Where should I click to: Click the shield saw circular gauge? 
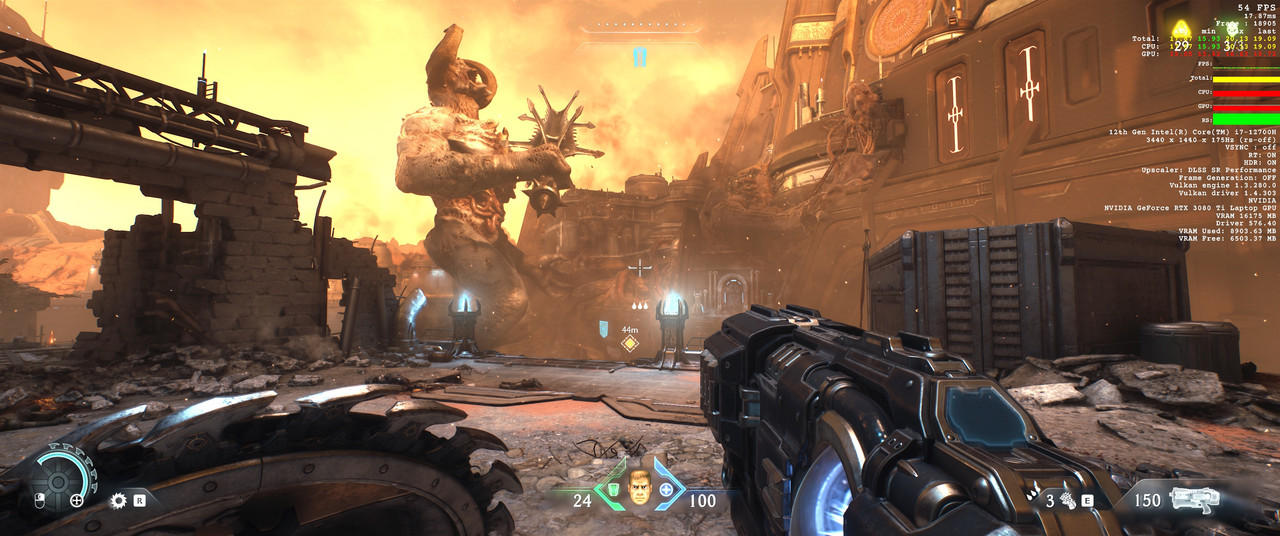[59, 484]
